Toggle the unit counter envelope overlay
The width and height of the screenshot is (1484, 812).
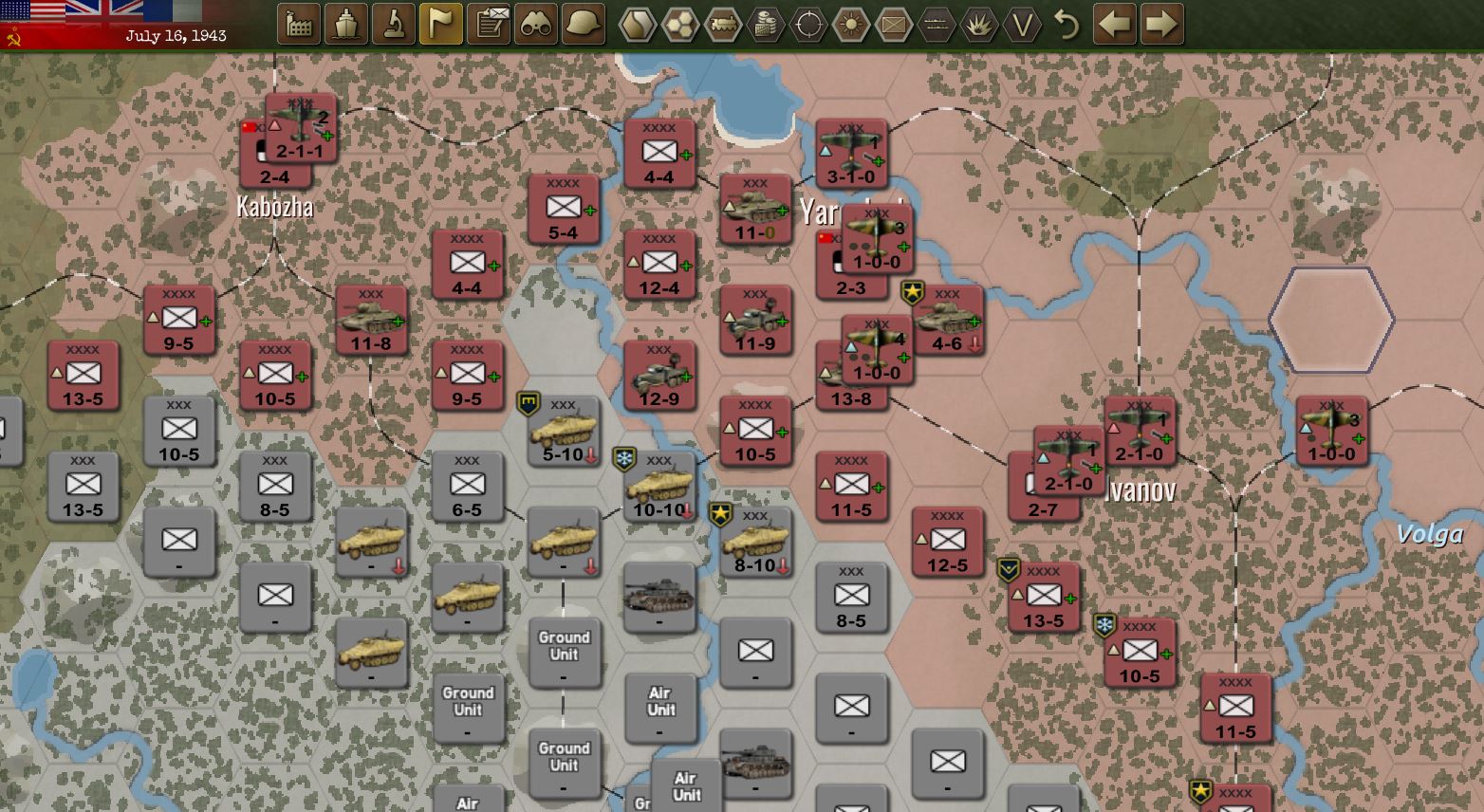point(894,25)
